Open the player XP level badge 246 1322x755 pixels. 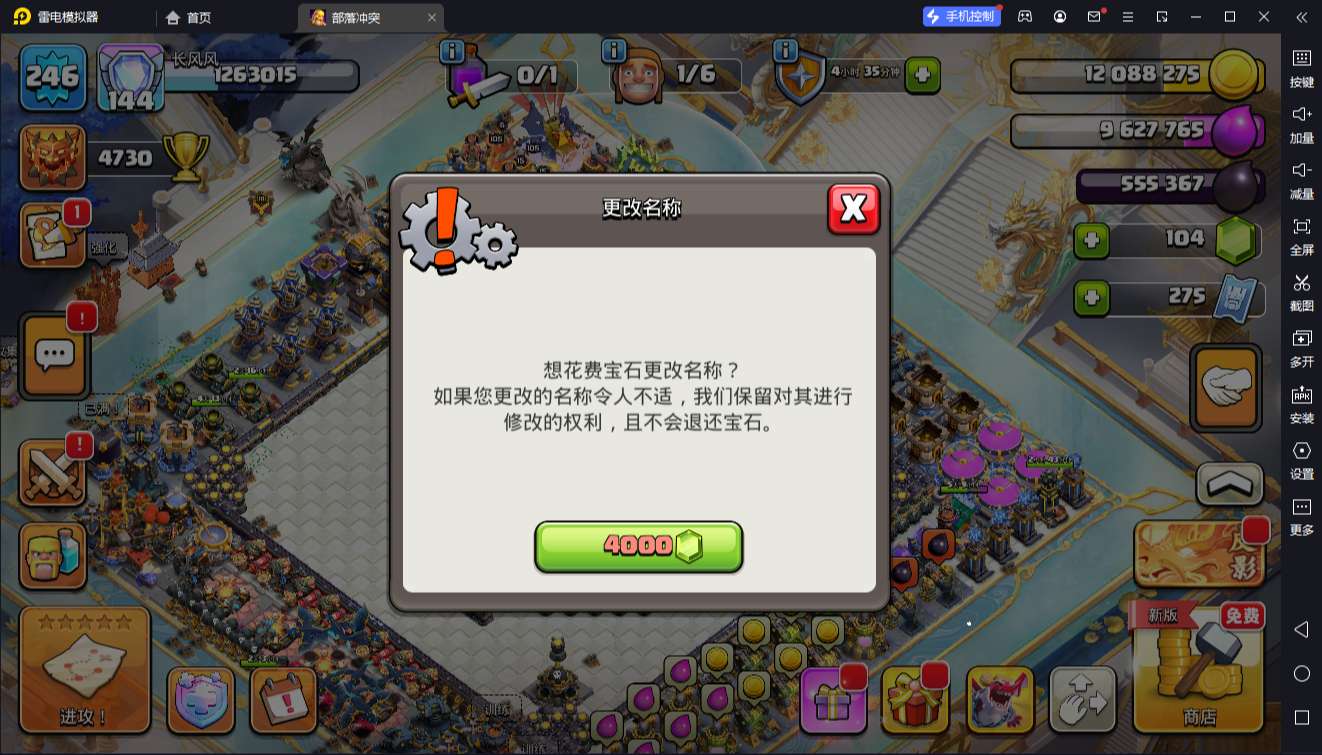tap(53, 75)
